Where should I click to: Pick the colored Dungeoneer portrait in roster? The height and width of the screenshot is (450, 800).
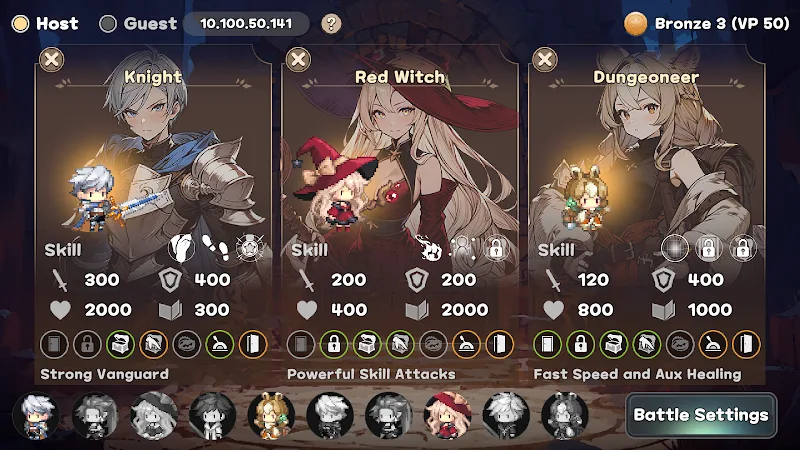pyautogui.click(x=271, y=414)
